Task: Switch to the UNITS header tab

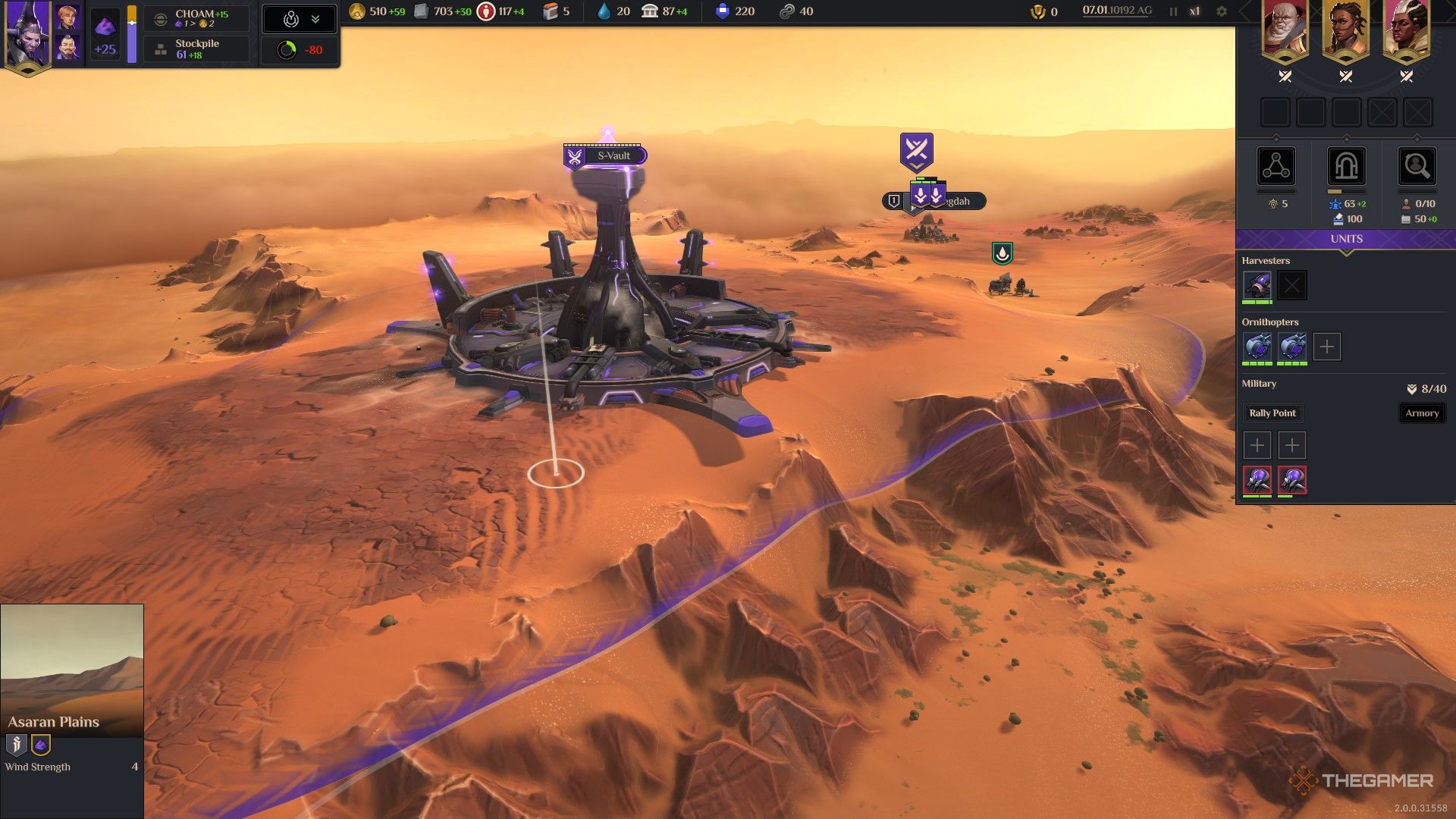Action: pyautogui.click(x=1346, y=238)
